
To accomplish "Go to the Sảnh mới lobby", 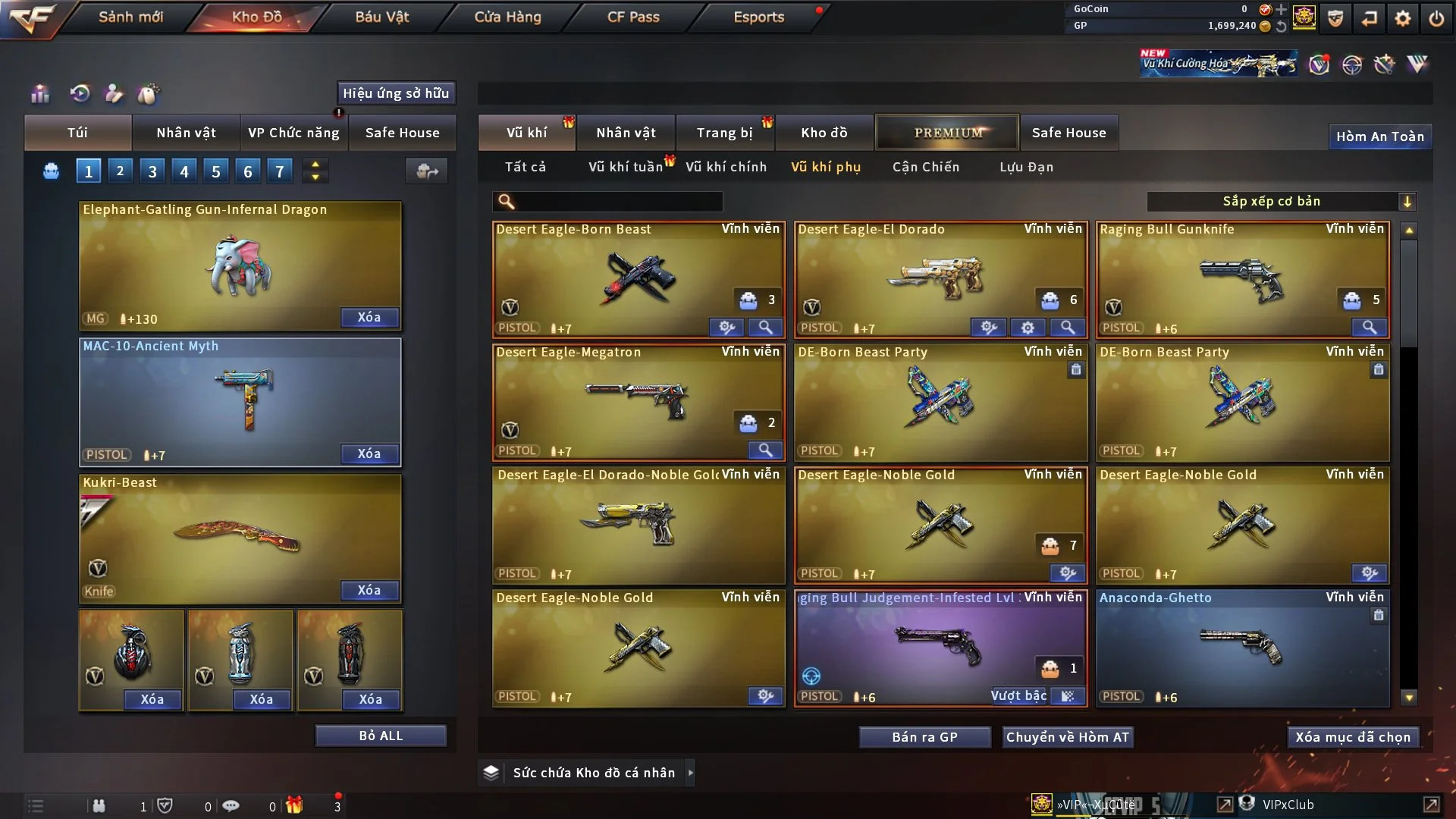I will coord(130,17).
